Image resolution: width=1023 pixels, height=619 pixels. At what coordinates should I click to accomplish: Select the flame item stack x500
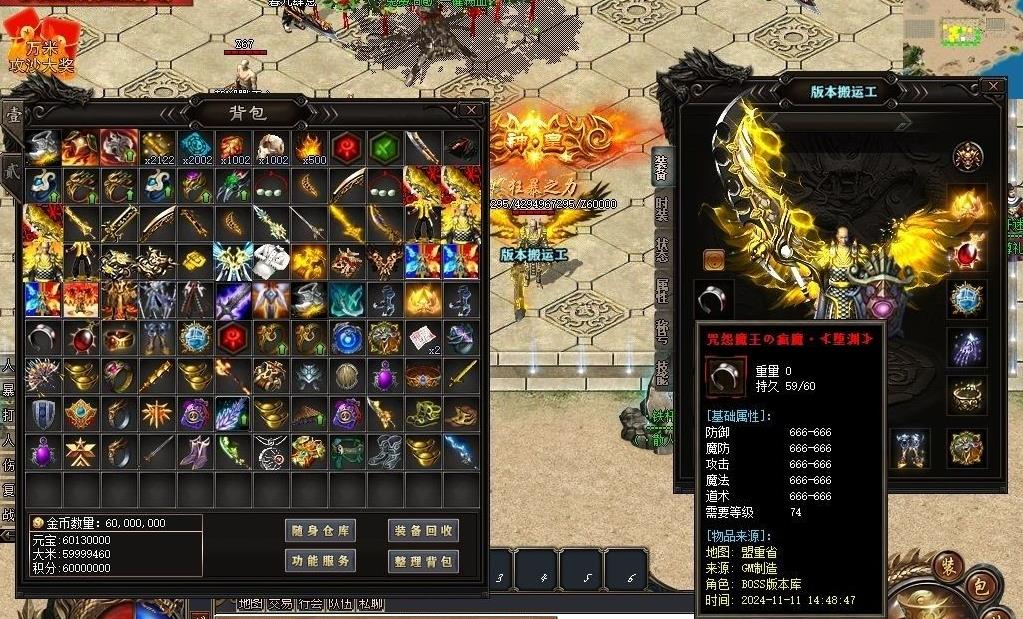coord(310,147)
